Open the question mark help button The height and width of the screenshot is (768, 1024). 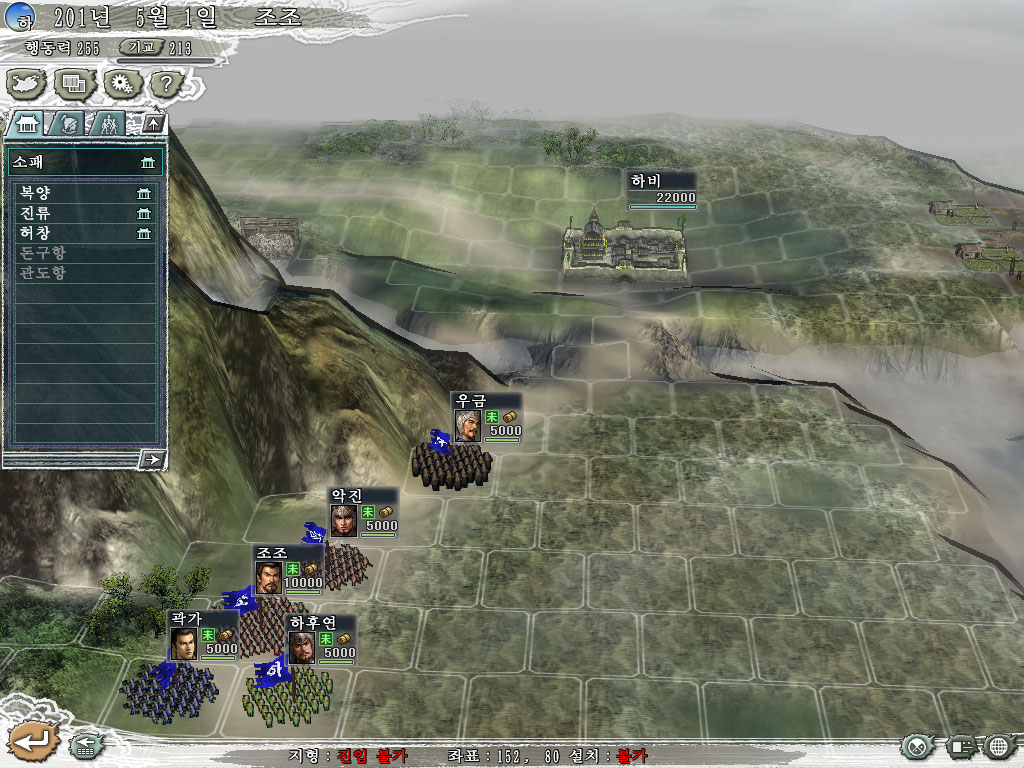tap(167, 83)
